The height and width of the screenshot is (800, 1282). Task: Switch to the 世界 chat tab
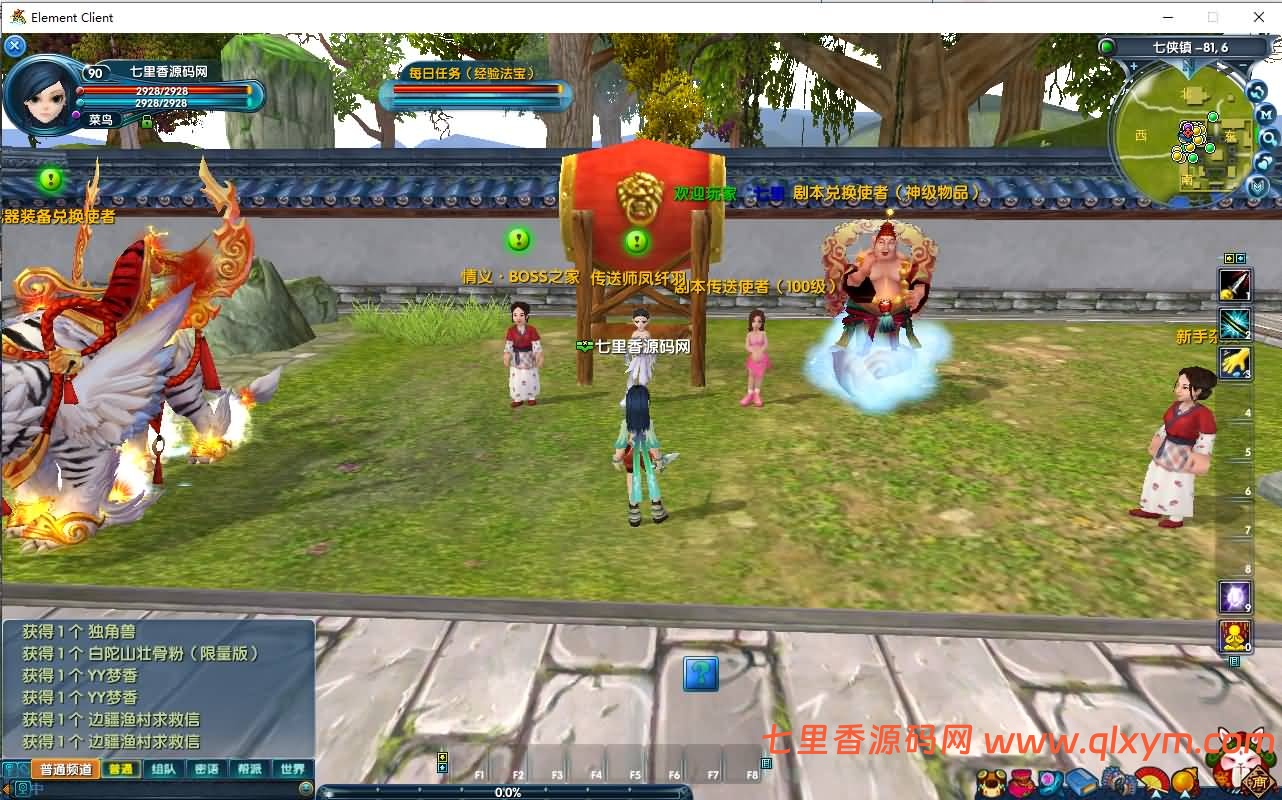(x=292, y=769)
